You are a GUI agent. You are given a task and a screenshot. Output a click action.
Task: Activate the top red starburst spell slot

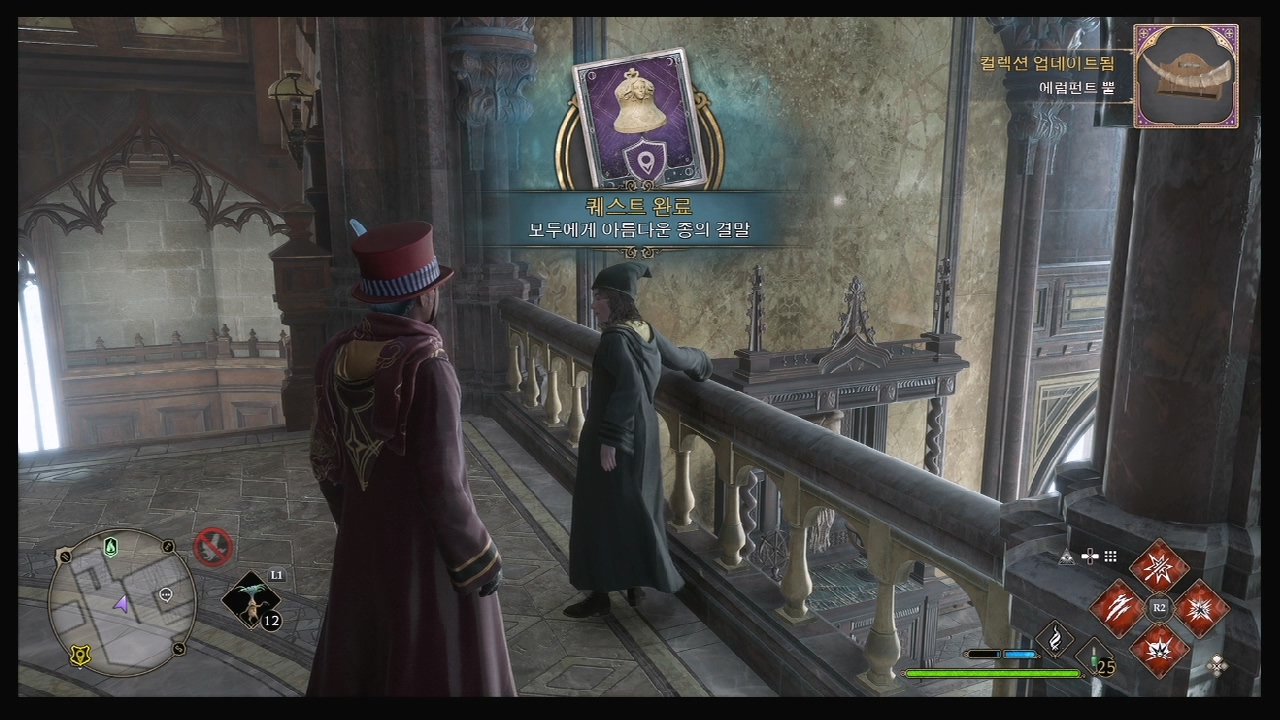[1159, 566]
